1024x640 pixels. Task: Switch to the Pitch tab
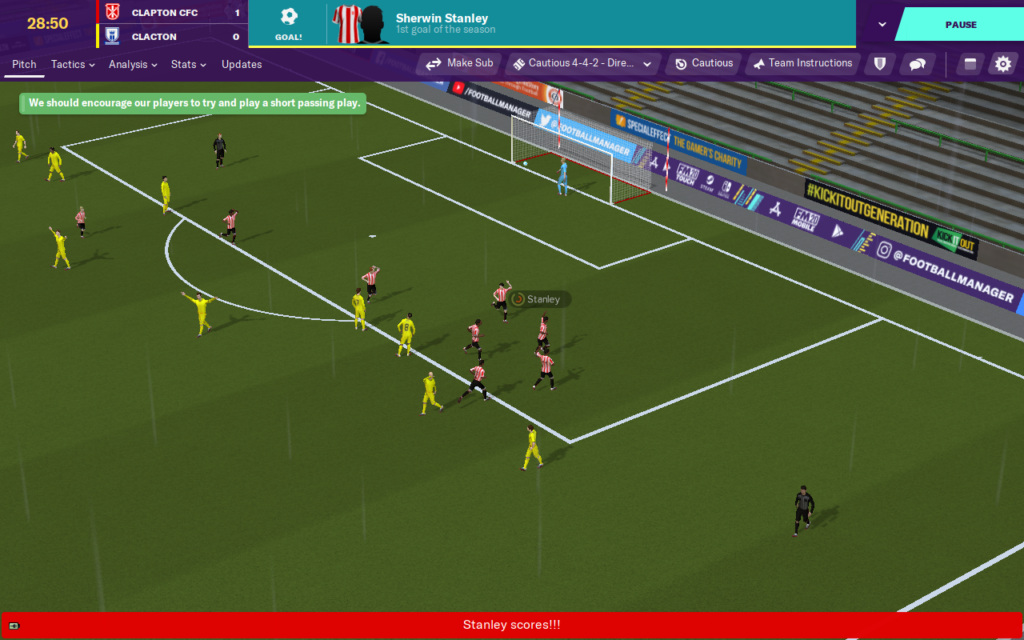tap(24, 64)
